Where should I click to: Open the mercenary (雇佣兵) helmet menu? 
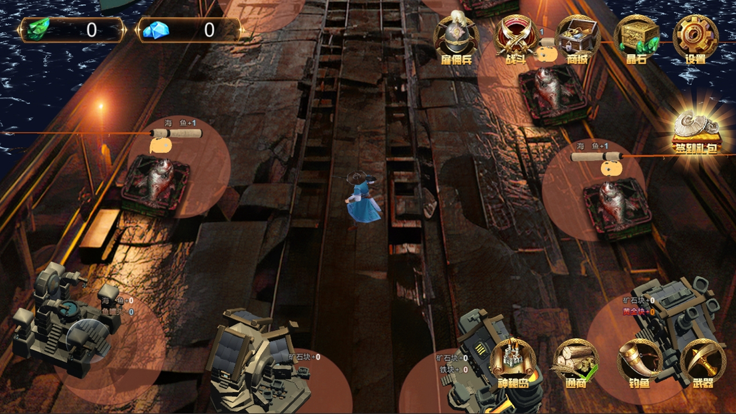(456, 37)
